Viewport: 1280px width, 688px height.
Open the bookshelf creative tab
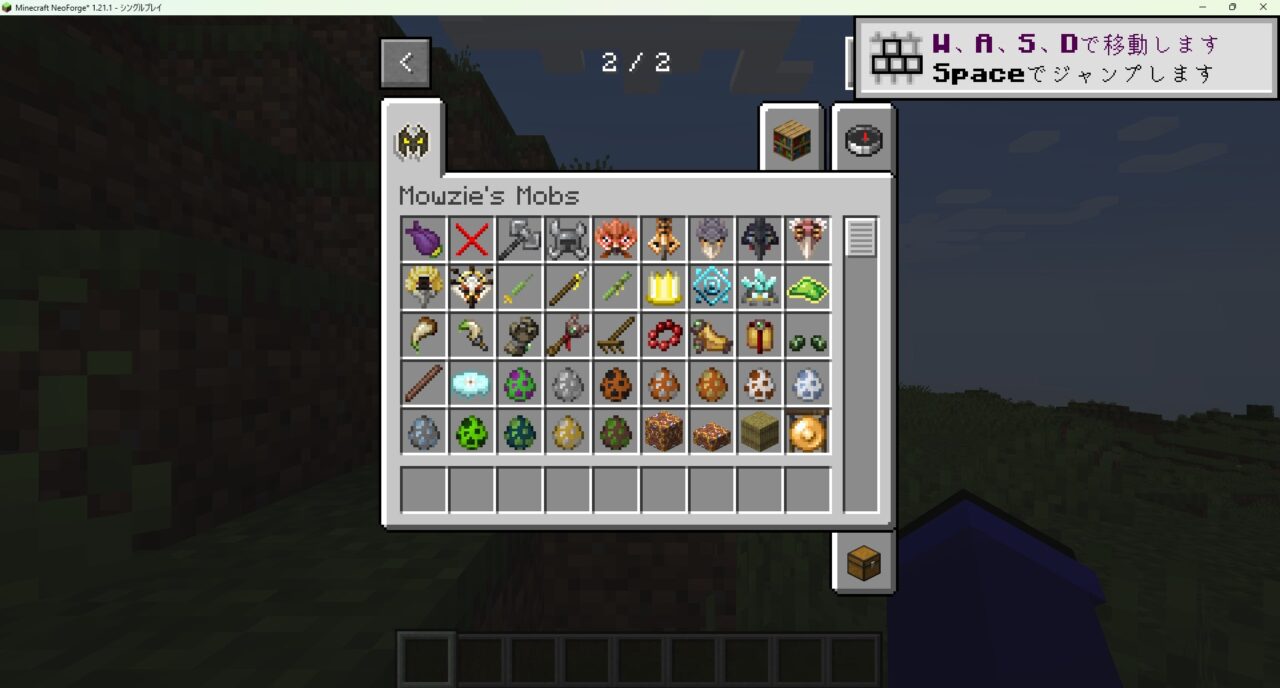pyautogui.click(x=790, y=141)
